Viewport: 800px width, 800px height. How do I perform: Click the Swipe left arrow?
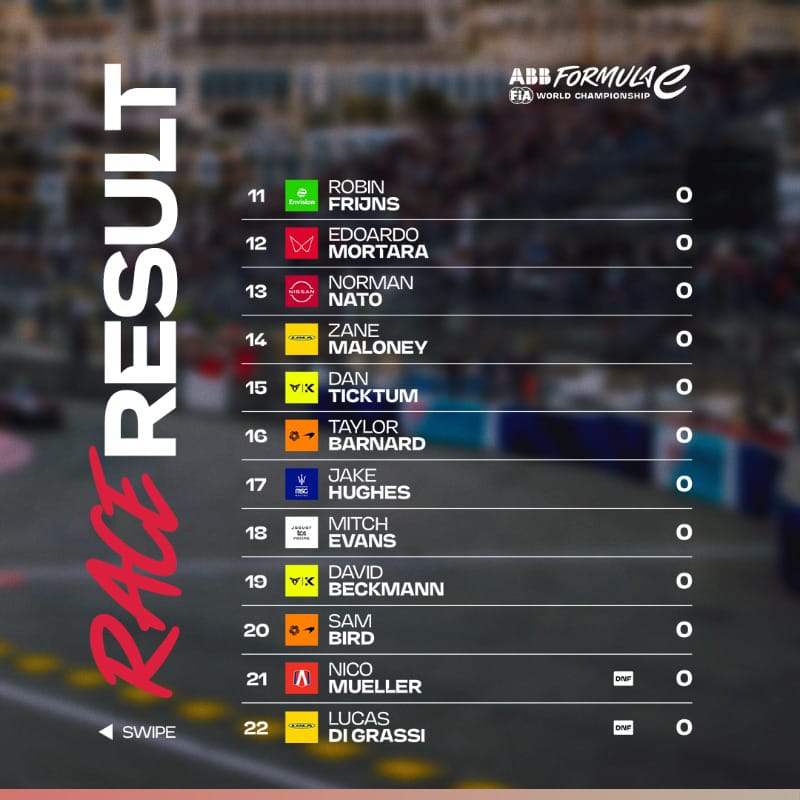coord(105,733)
